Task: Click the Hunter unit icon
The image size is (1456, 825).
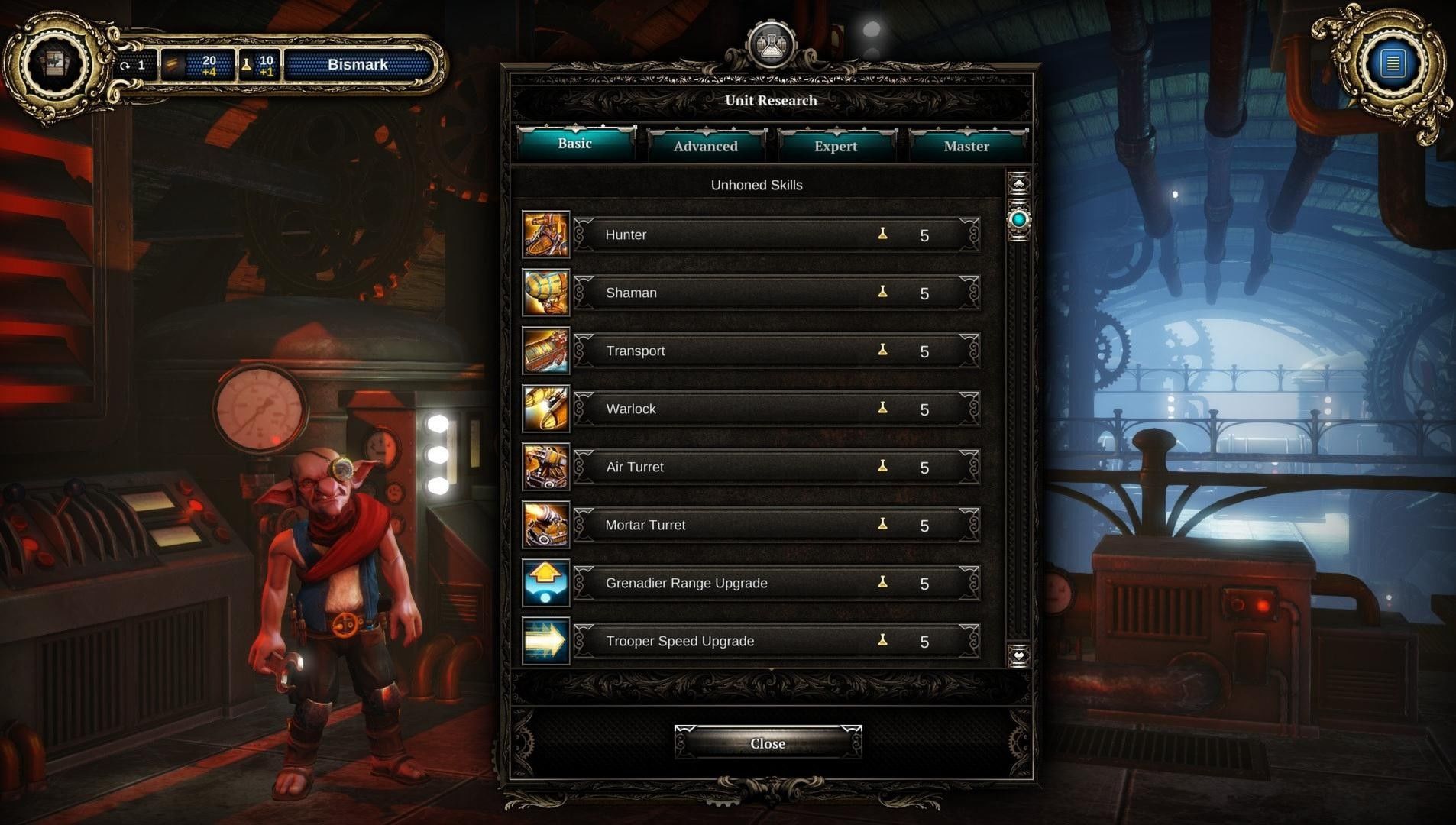Action: click(545, 235)
